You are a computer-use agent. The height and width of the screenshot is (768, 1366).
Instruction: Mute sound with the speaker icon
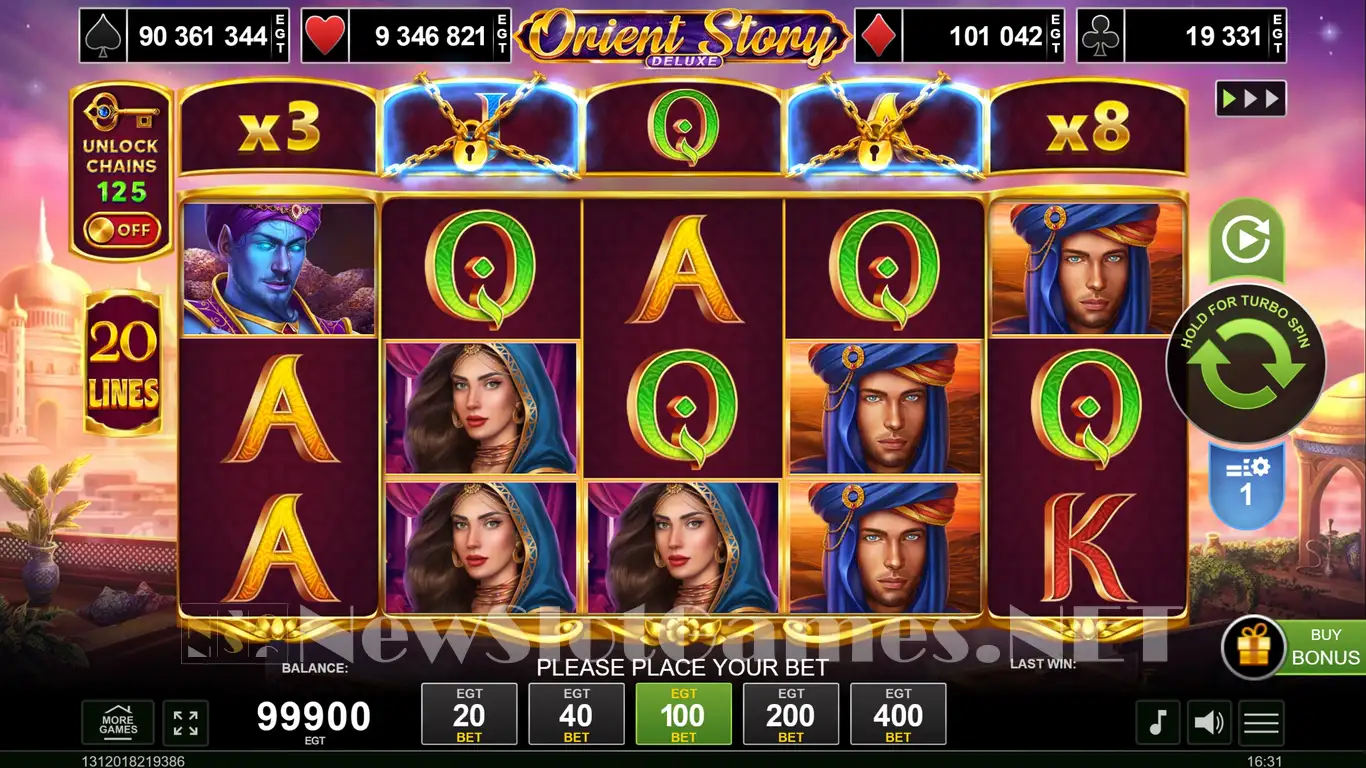click(x=1210, y=722)
